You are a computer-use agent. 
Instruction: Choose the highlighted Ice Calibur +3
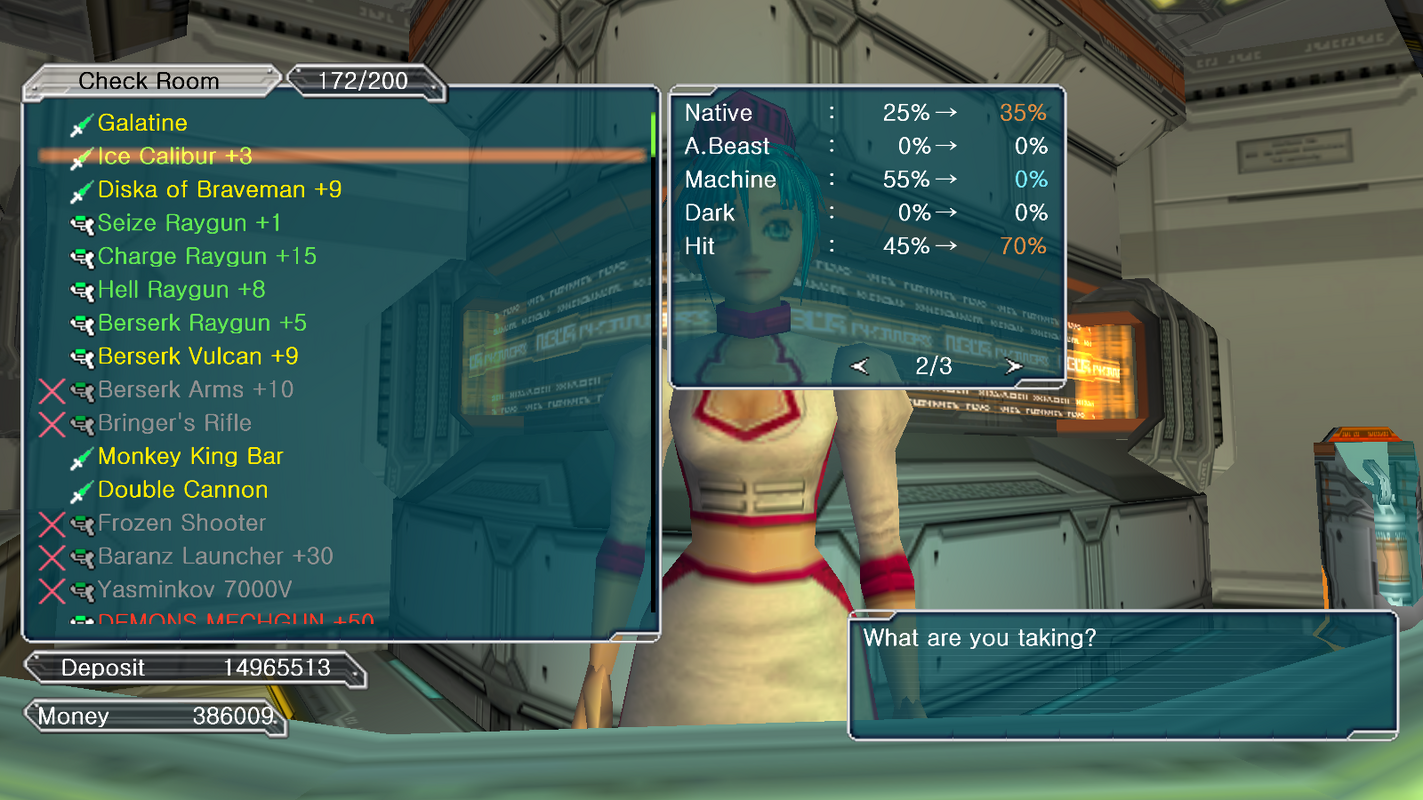[174, 156]
